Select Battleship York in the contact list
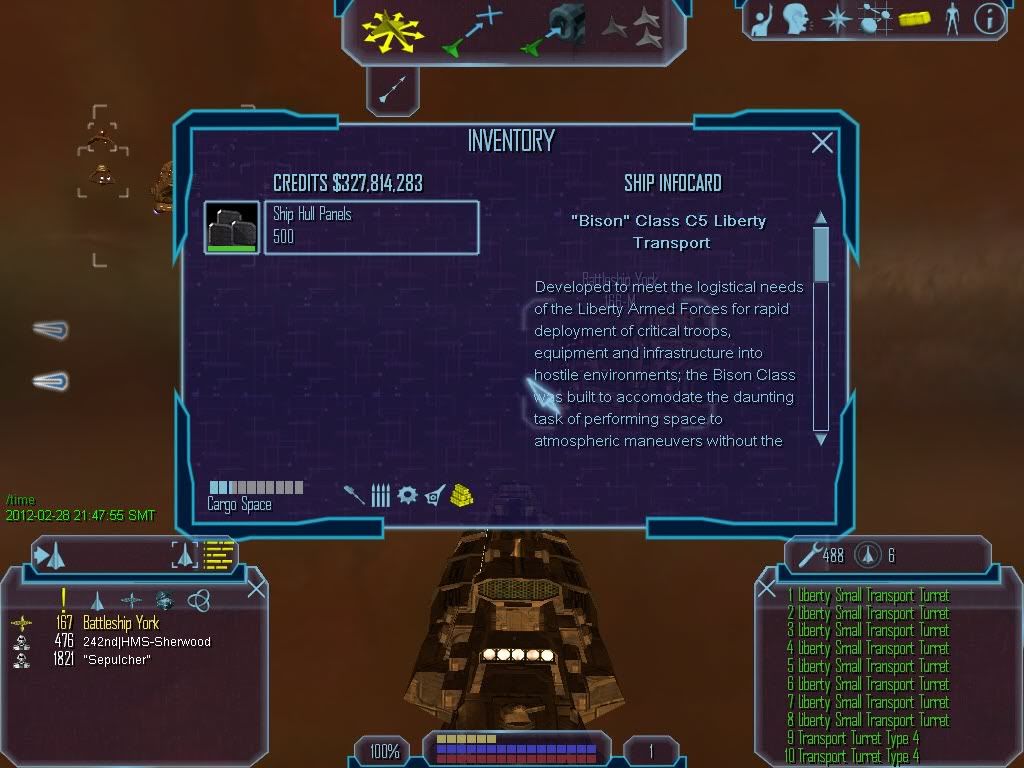This screenshot has height=768, width=1024. tap(120, 623)
